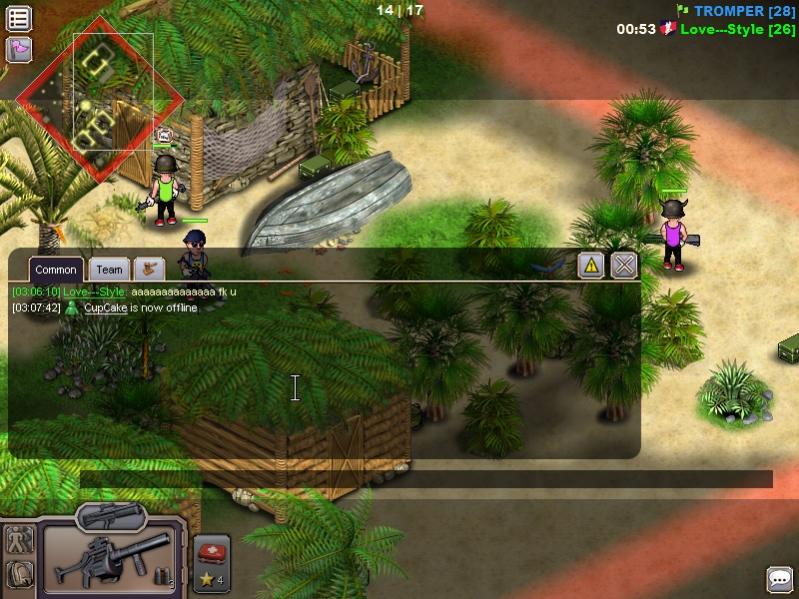Close the chat window

624,265
